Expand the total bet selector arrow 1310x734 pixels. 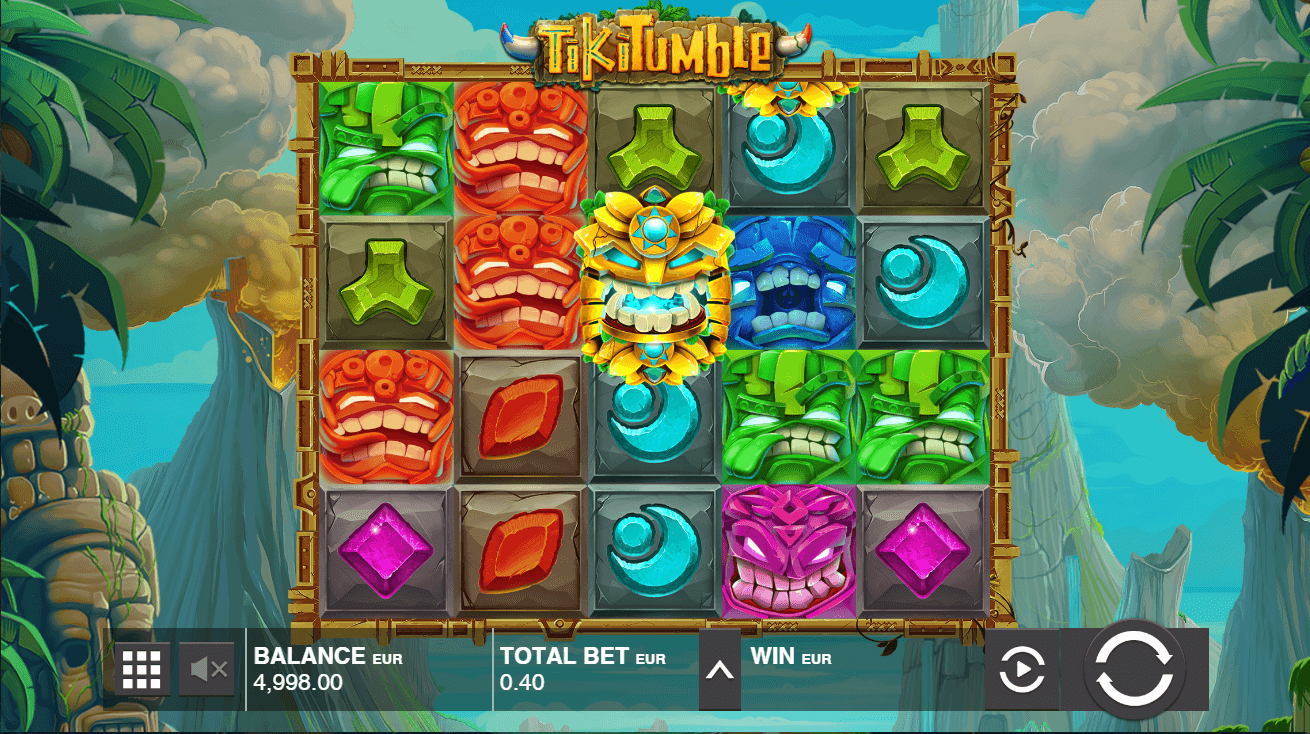[x=720, y=670]
